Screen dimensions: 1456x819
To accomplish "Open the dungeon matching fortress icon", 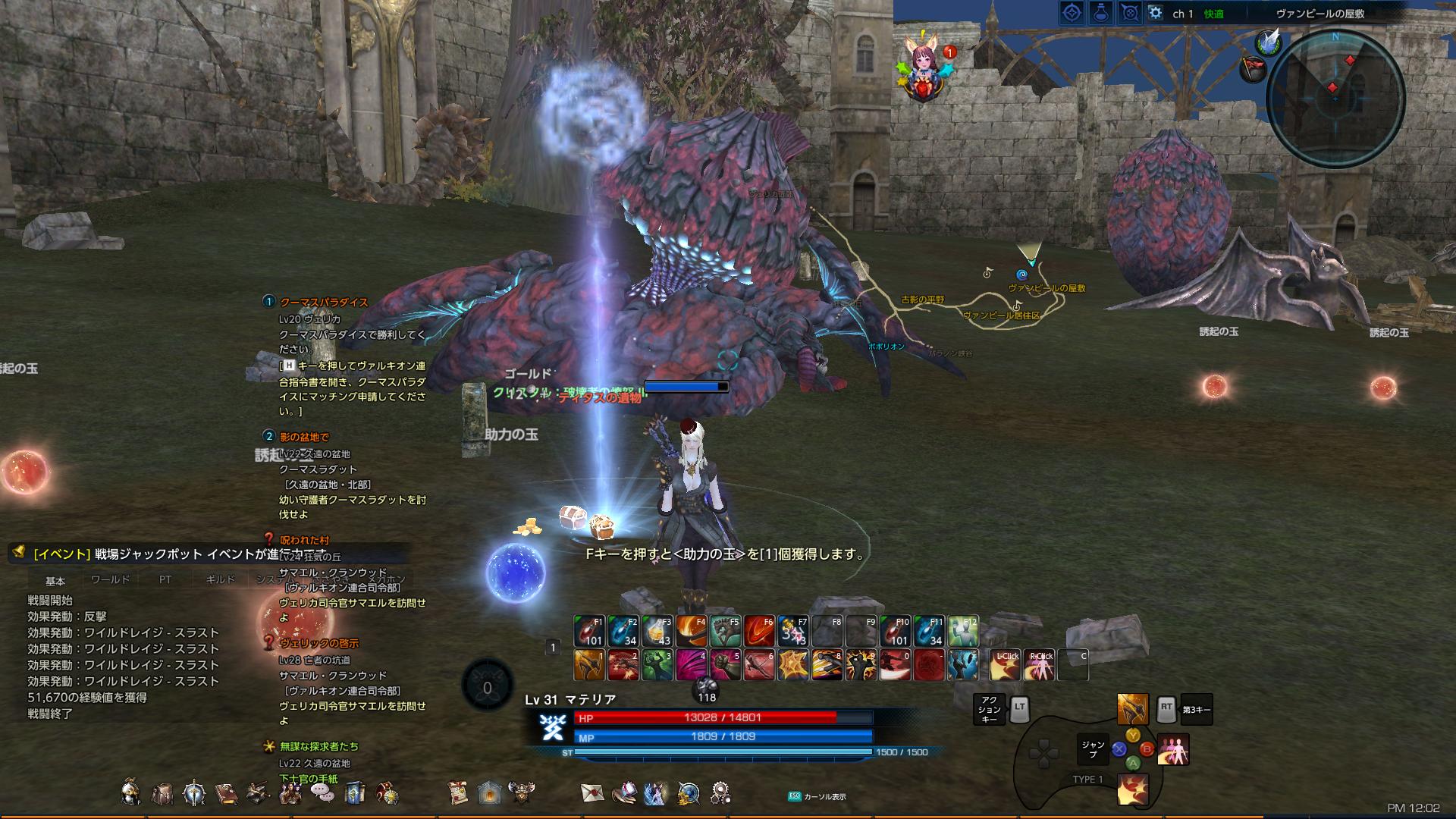I will pos(488,793).
